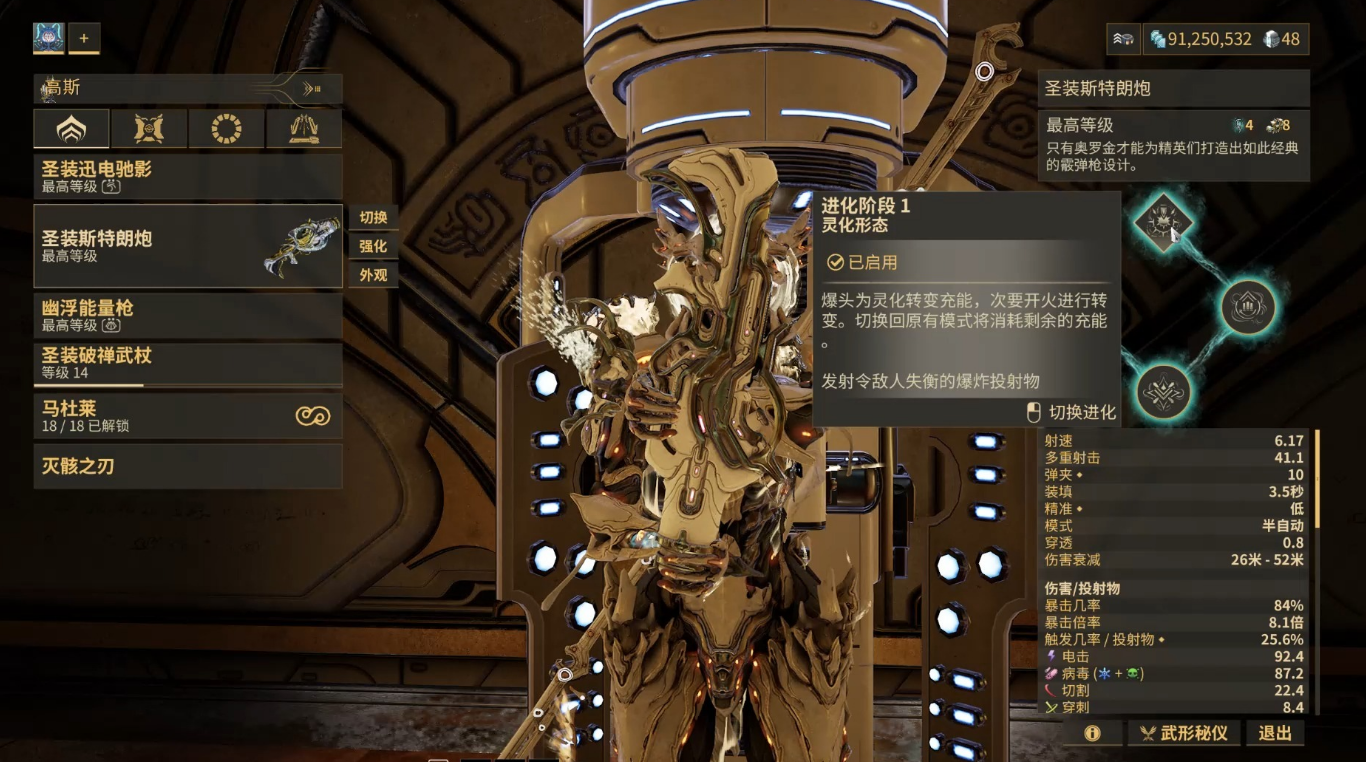Switch to the Warframe lotus emblem tab
Screen dimensions: 1366x762
71,129
